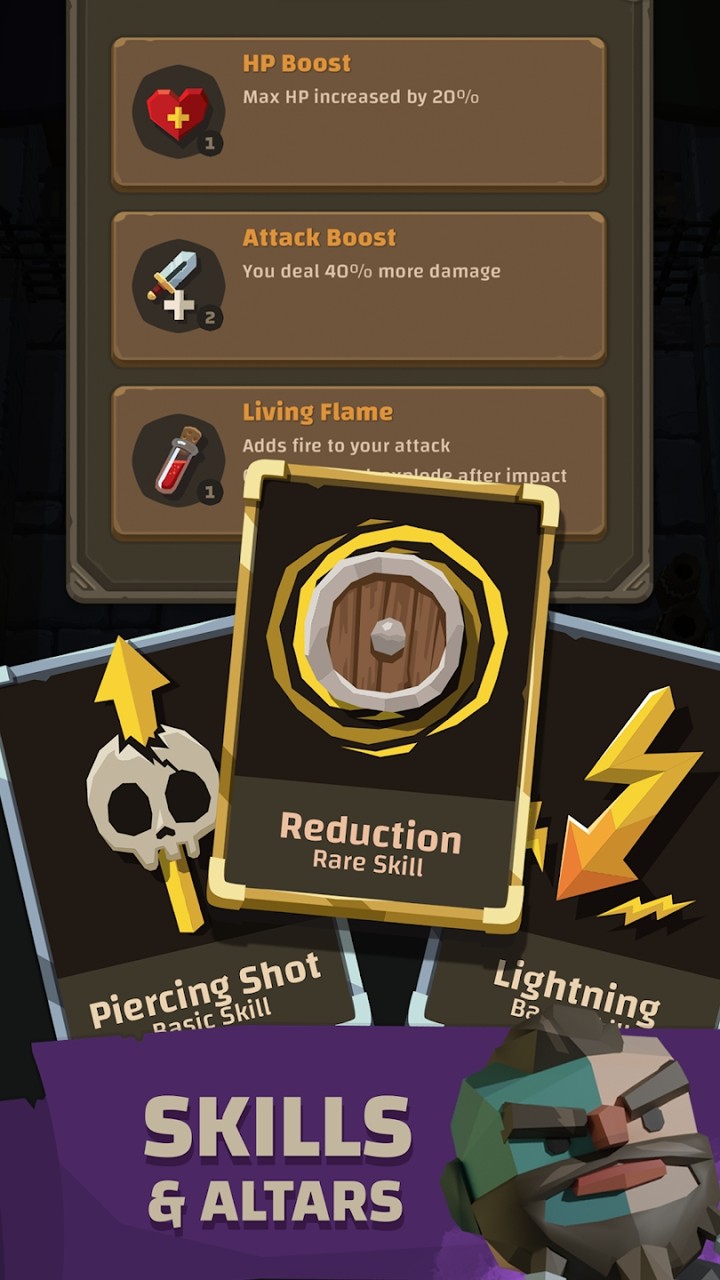This screenshot has width=720, height=1280.
Task: Click the red heart HP Boost icon
Action: [x=178, y=112]
